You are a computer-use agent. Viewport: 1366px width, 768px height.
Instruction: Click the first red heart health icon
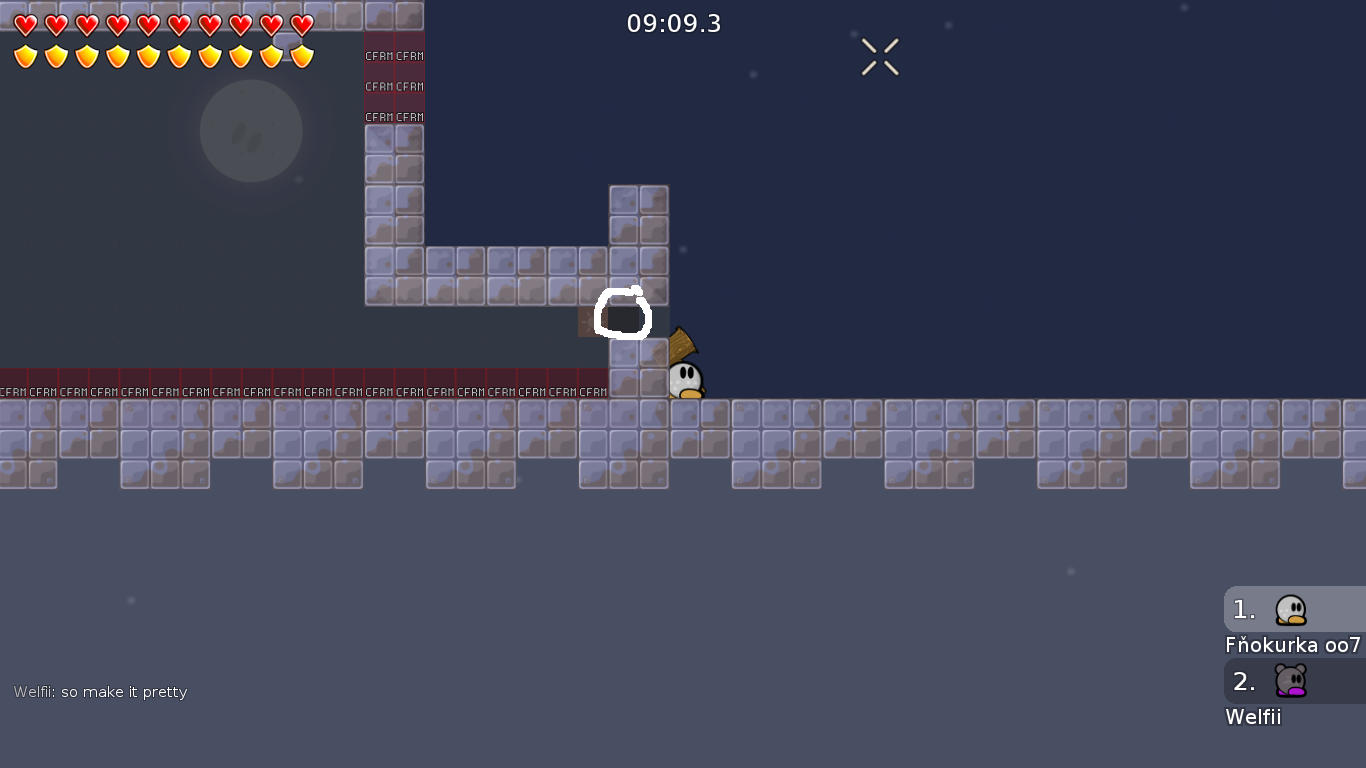(x=25, y=26)
